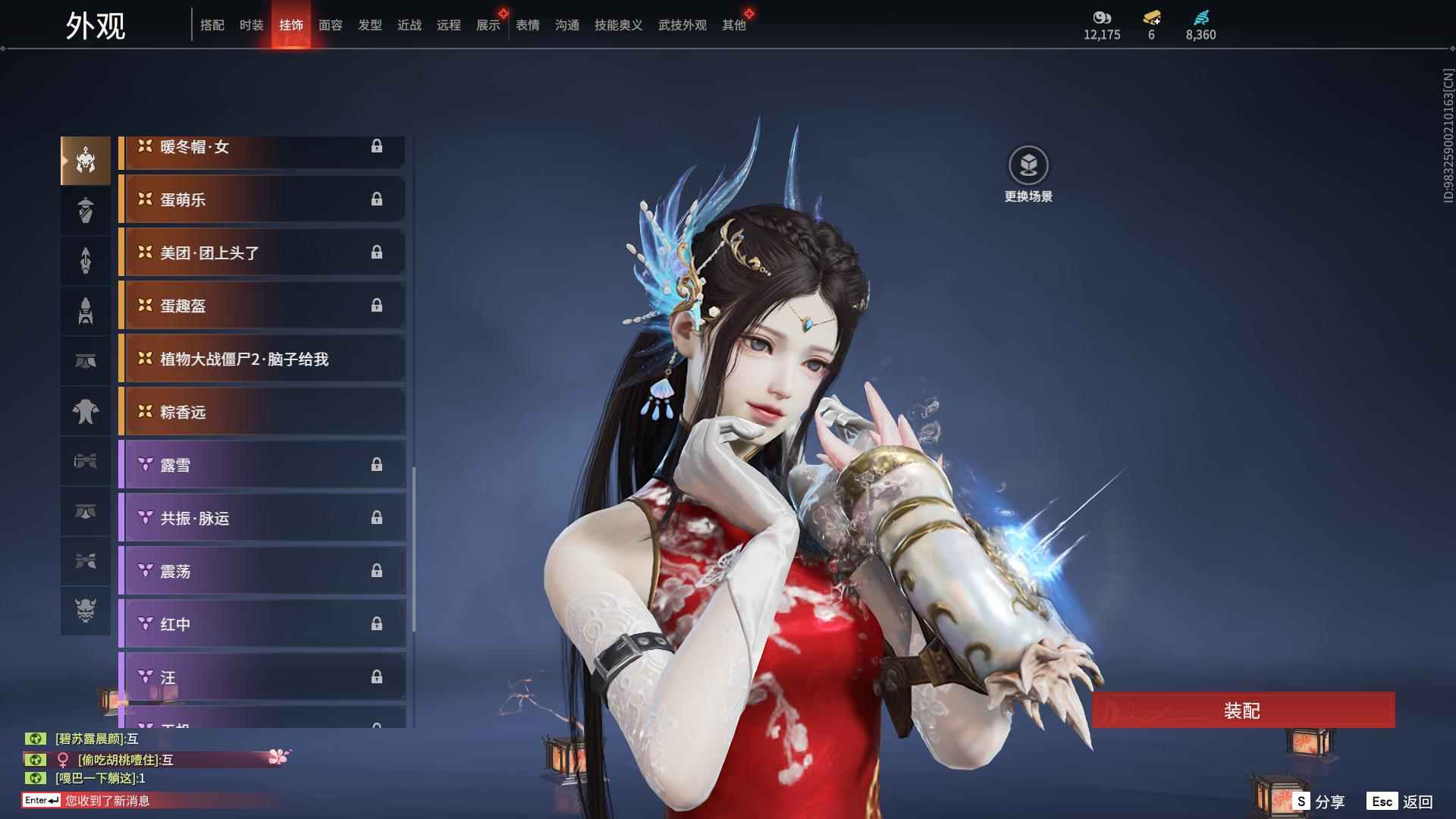This screenshot has height=819, width=1456.
Task: Select the demon mask category icon at sidebar bottom
Action: point(85,610)
